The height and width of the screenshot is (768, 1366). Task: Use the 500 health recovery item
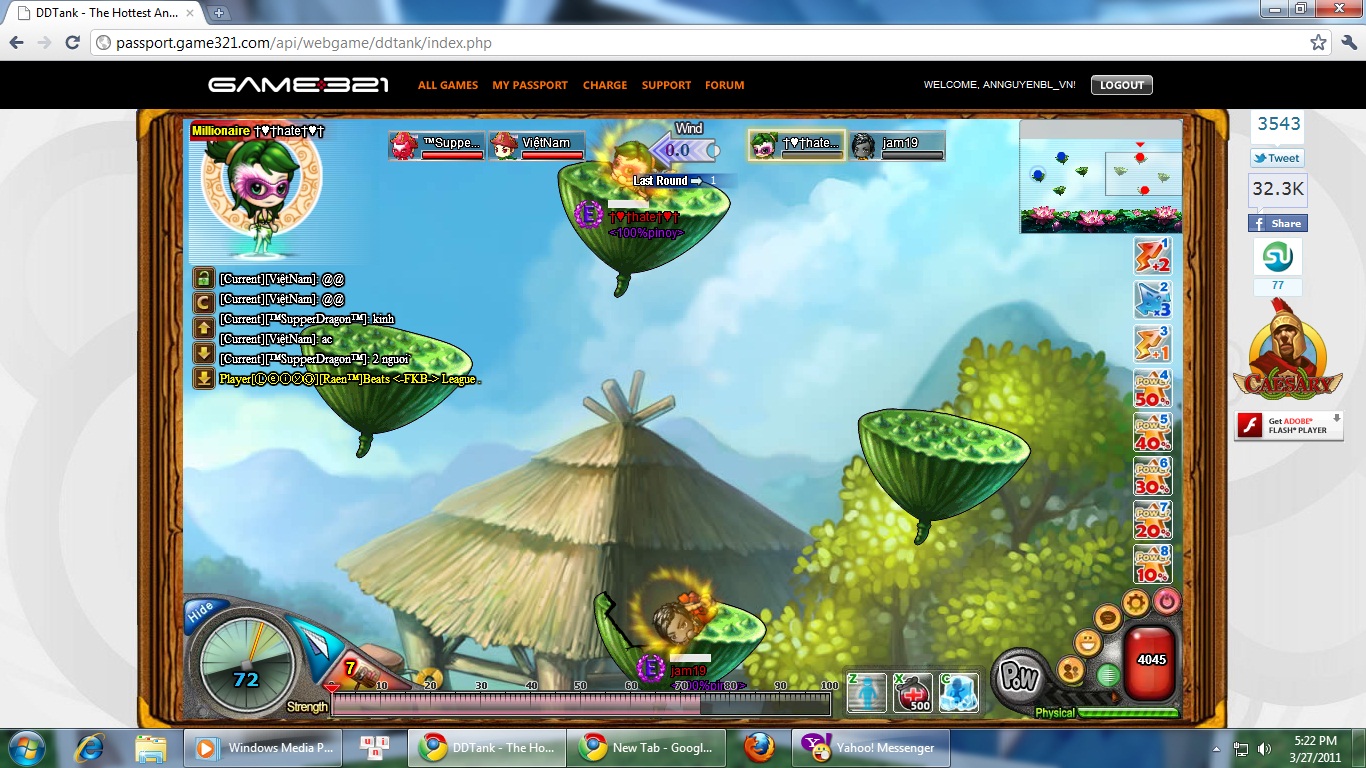913,692
